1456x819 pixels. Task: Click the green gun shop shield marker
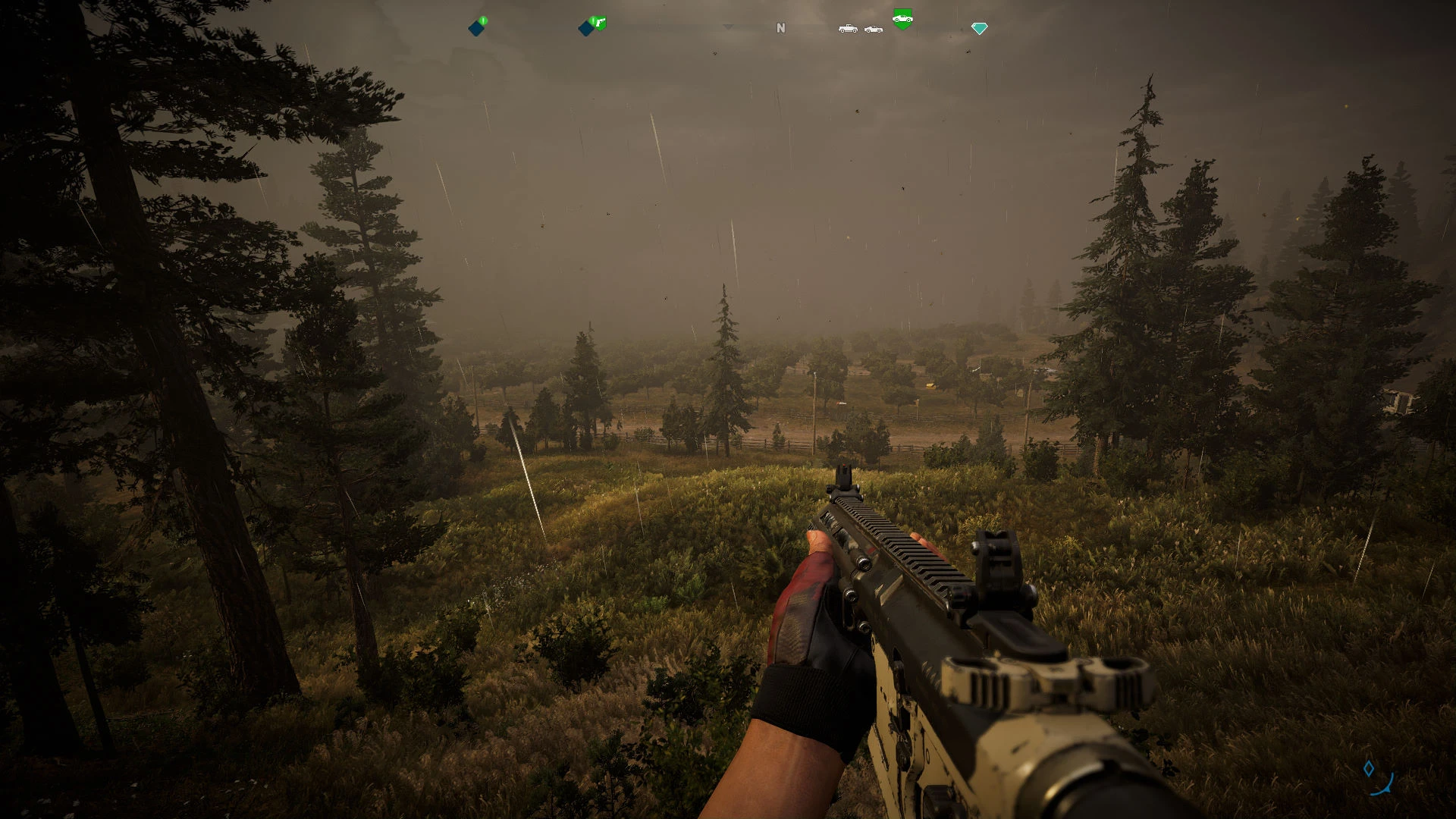(x=600, y=24)
